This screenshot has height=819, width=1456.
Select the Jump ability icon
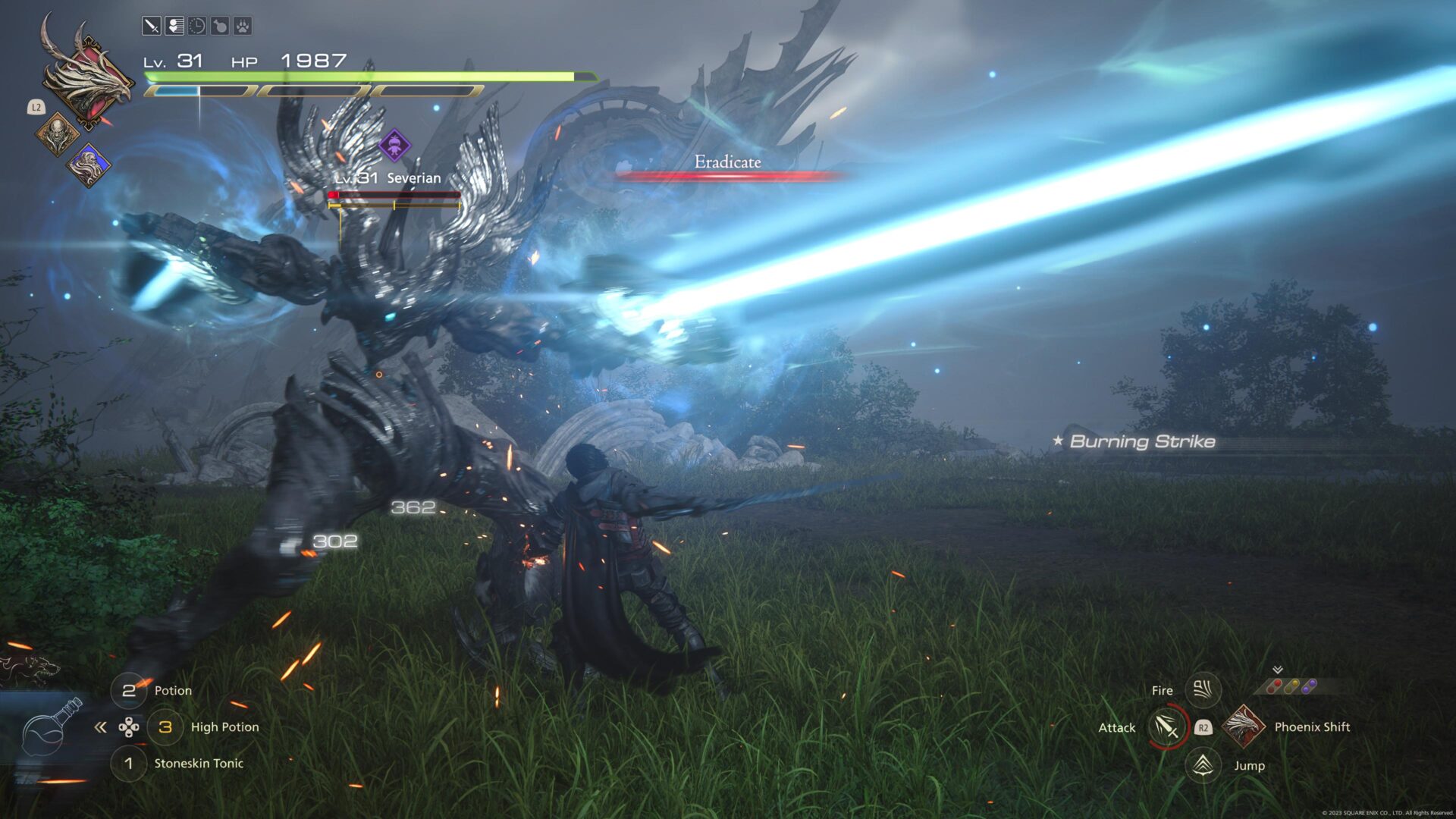[x=1202, y=765]
